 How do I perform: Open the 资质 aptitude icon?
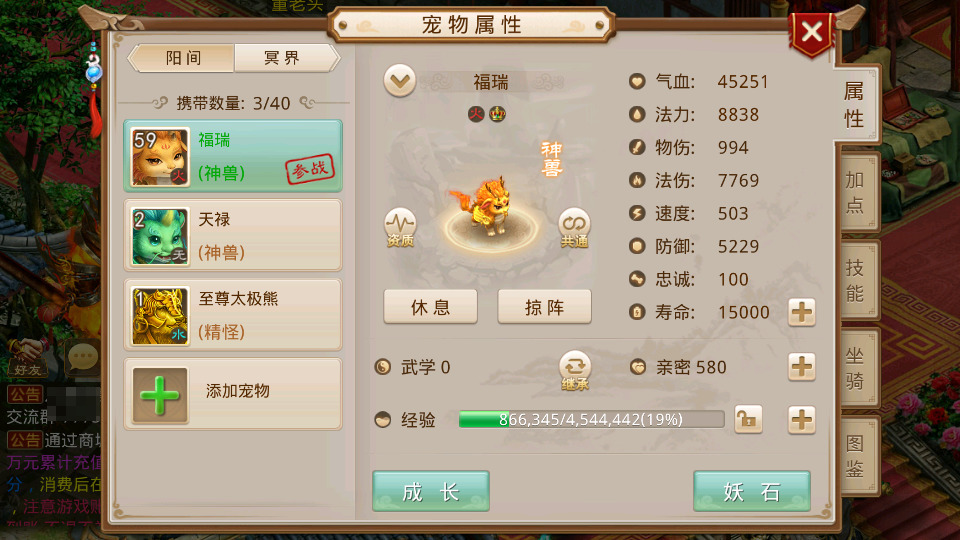[x=400, y=227]
